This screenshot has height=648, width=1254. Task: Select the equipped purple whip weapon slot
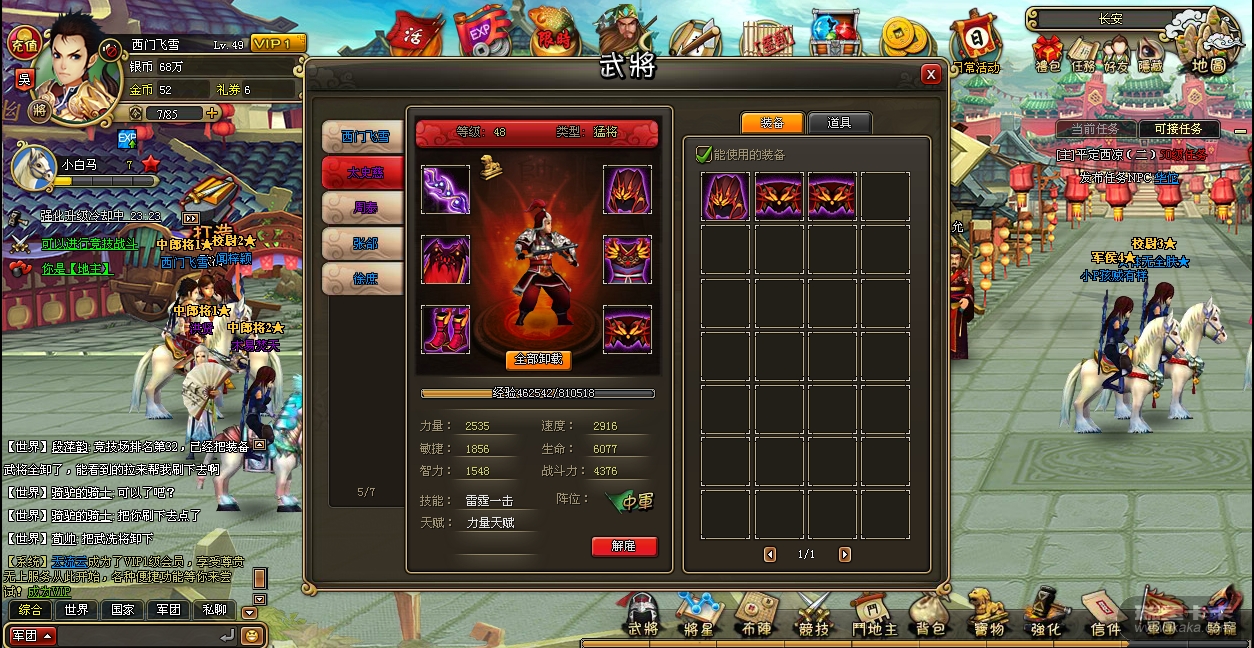click(x=445, y=190)
